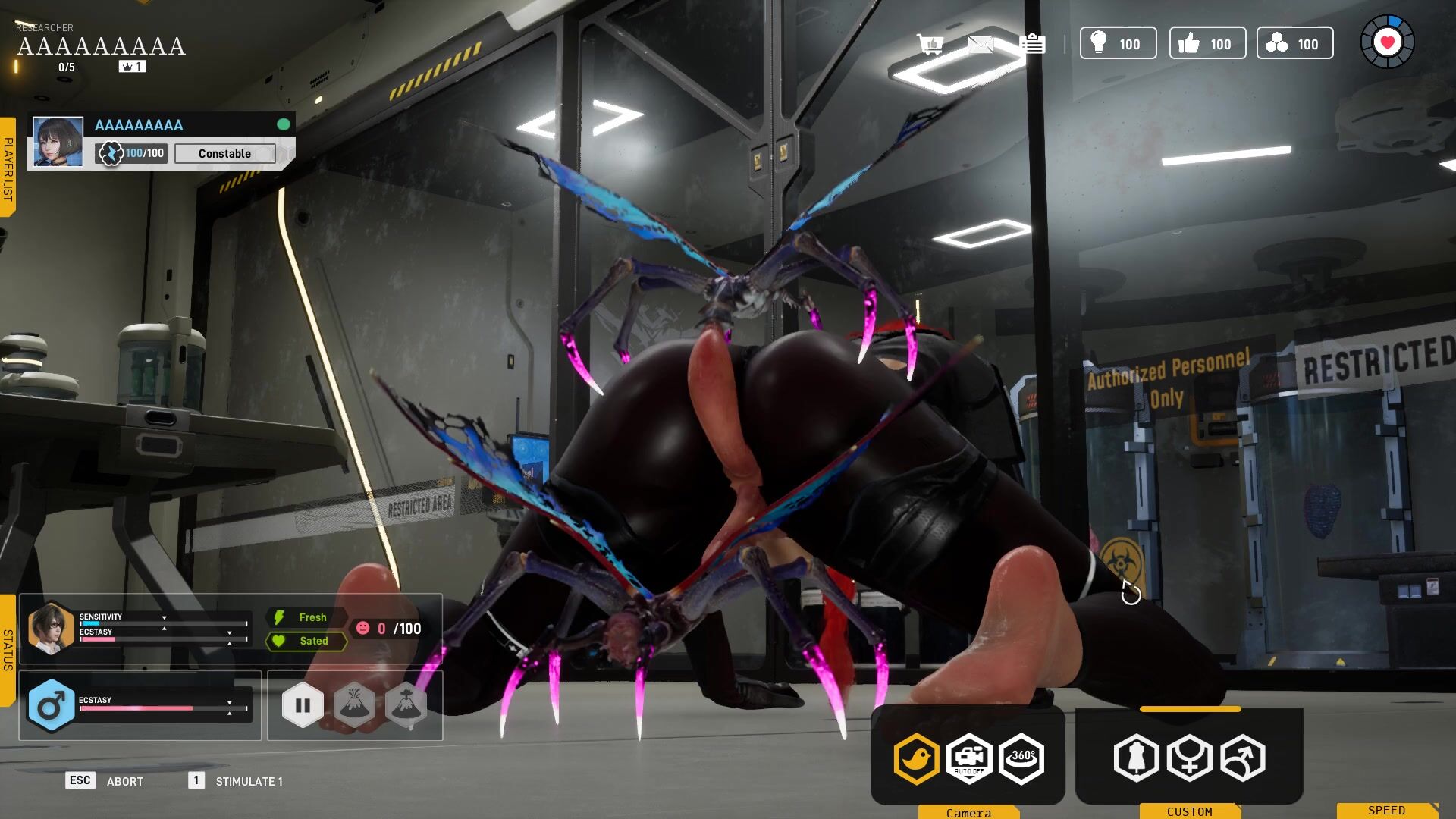Click the lightbulb currency counter
This screenshot has height=819, width=1456.
[x=1118, y=43]
